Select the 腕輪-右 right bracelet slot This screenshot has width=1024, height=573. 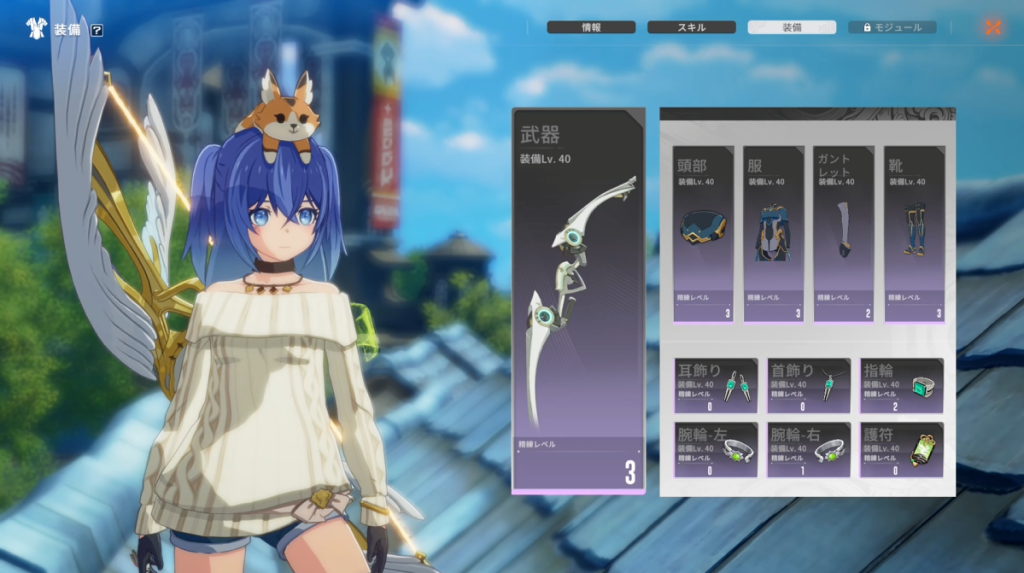click(x=809, y=449)
